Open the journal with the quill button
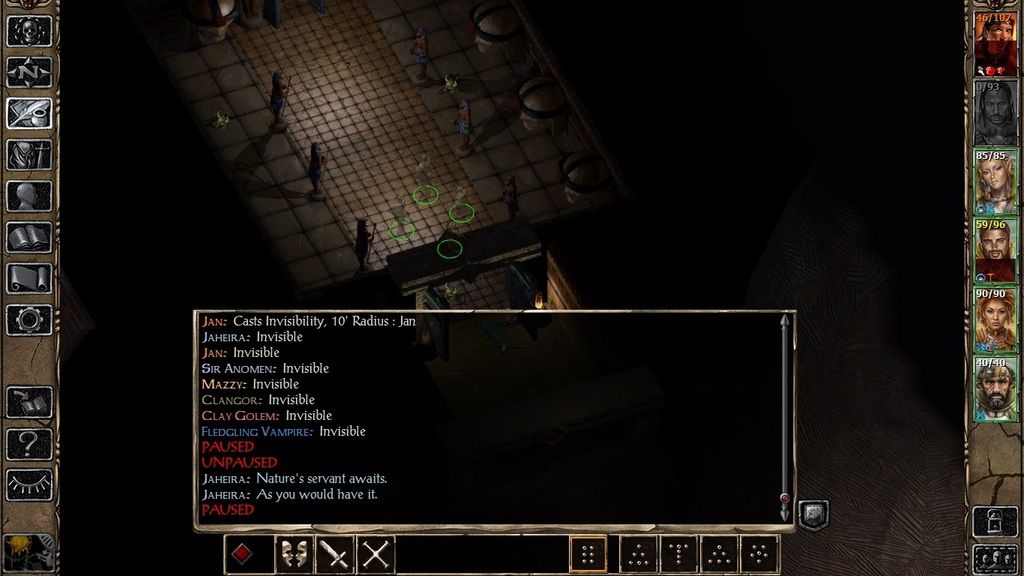Screen dimensions: 1024x576 [29, 113]
